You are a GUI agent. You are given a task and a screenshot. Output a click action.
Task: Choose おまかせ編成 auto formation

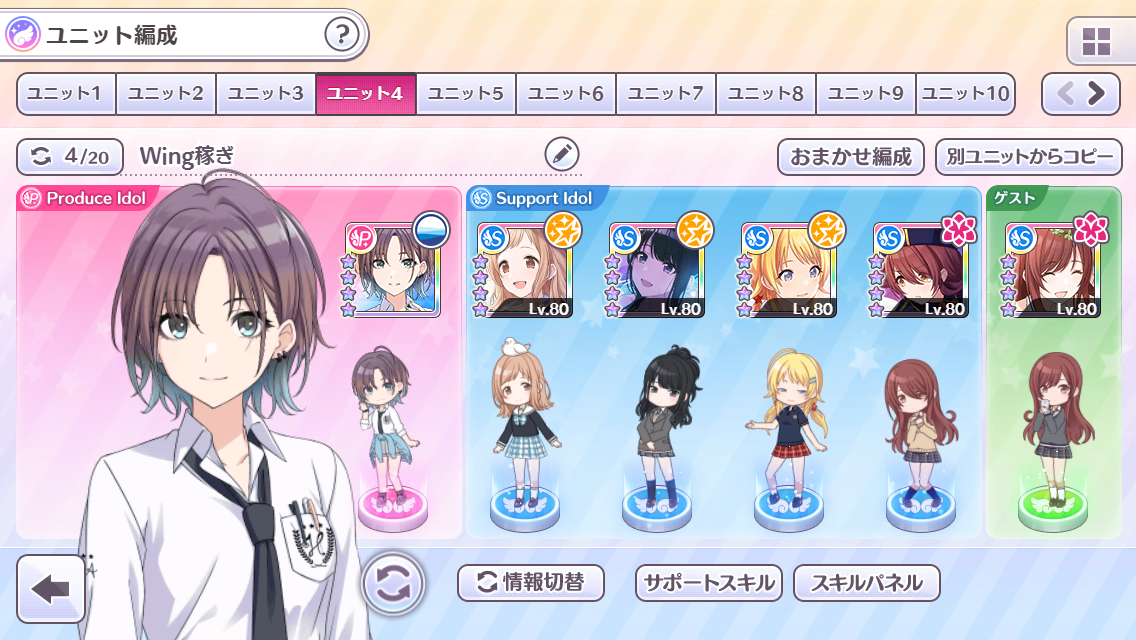[x=851, y=157]
